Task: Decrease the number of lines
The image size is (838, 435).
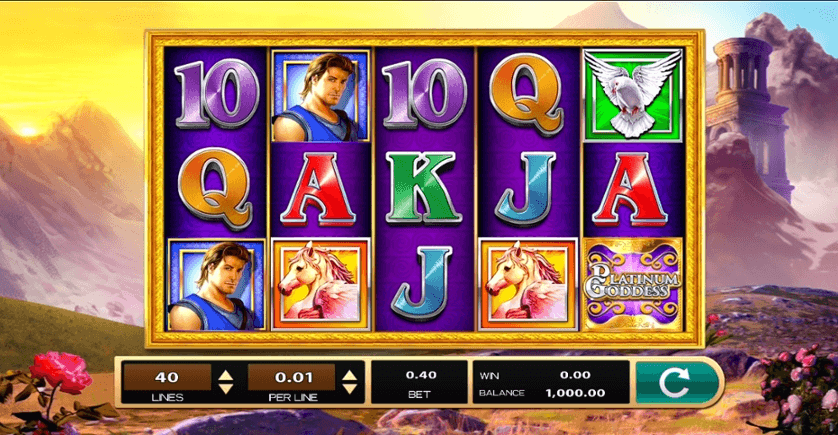Action: click(x=226, y=387)
